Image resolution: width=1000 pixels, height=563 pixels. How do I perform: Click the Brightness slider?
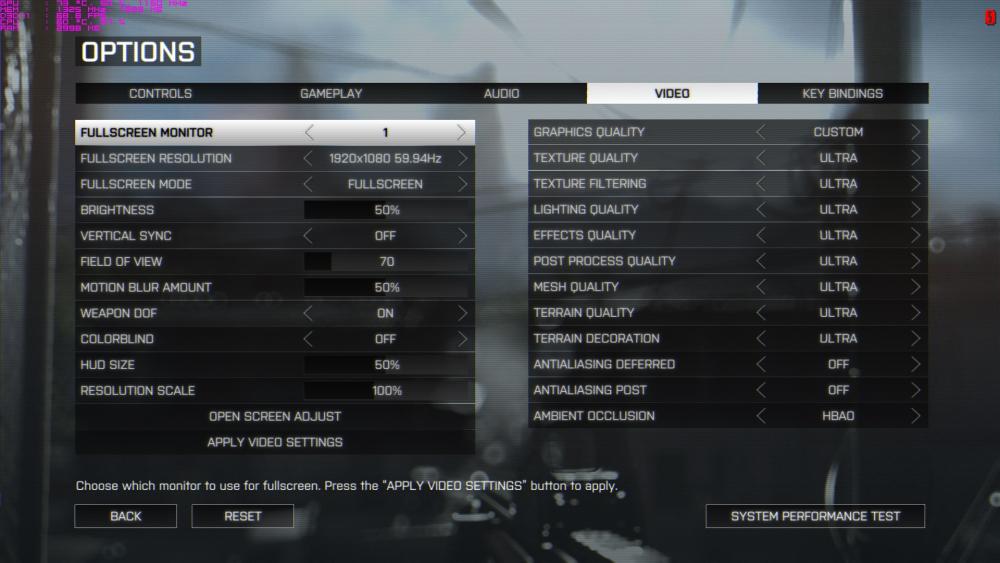click(387, 210)
